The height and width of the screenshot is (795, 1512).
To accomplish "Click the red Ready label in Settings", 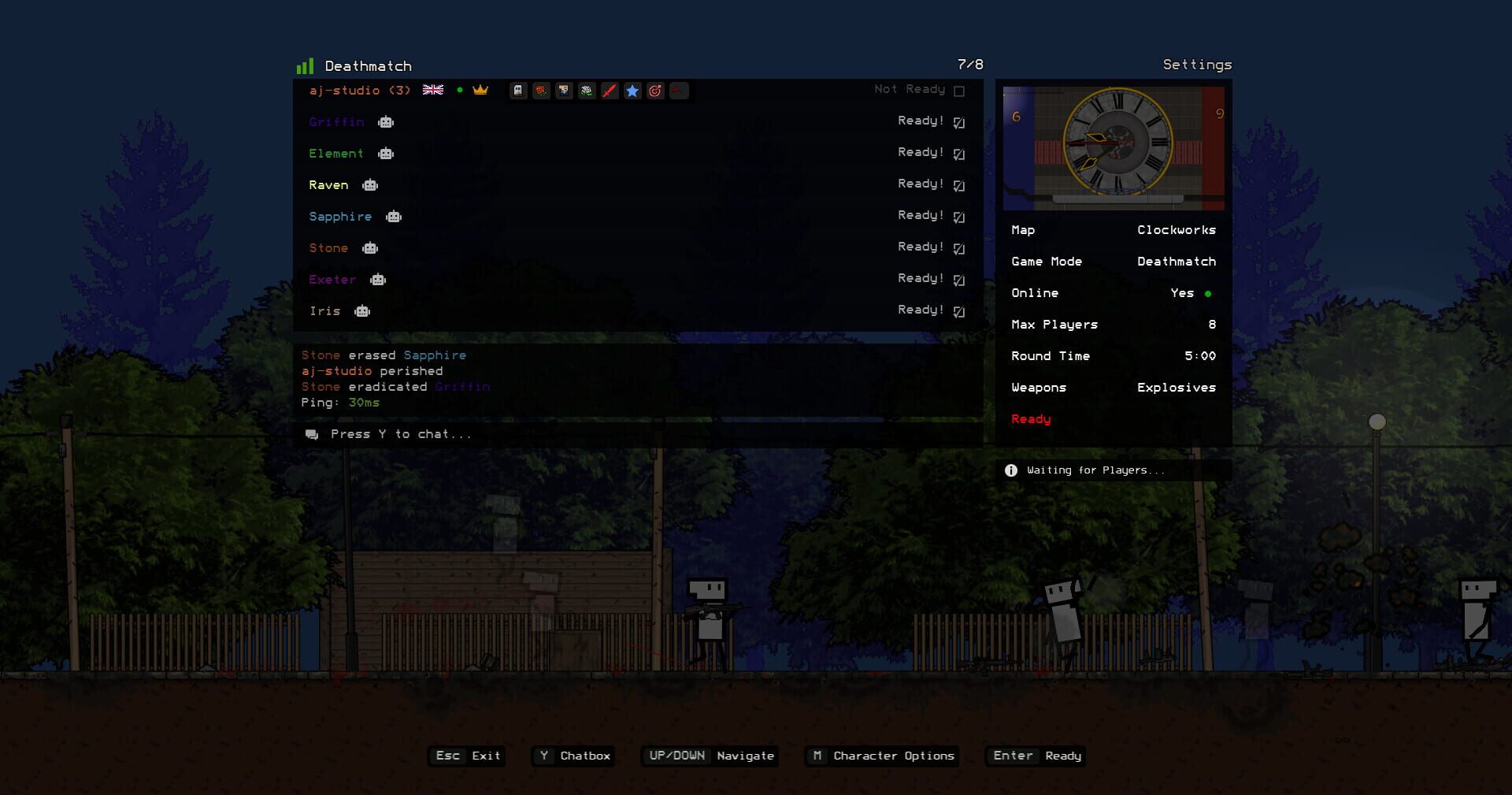I will point(1031,418).
